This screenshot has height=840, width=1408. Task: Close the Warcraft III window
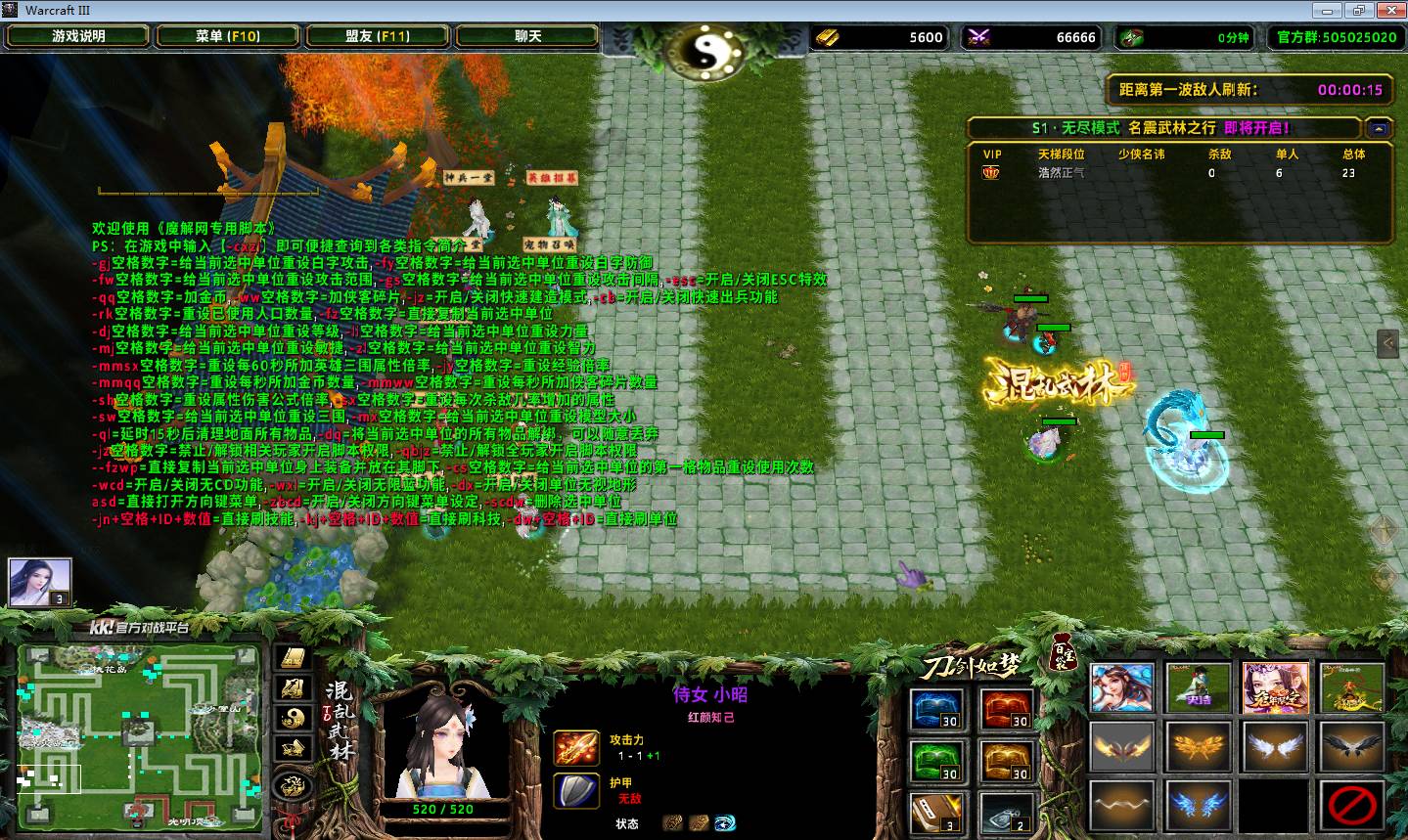[1388, 11]
